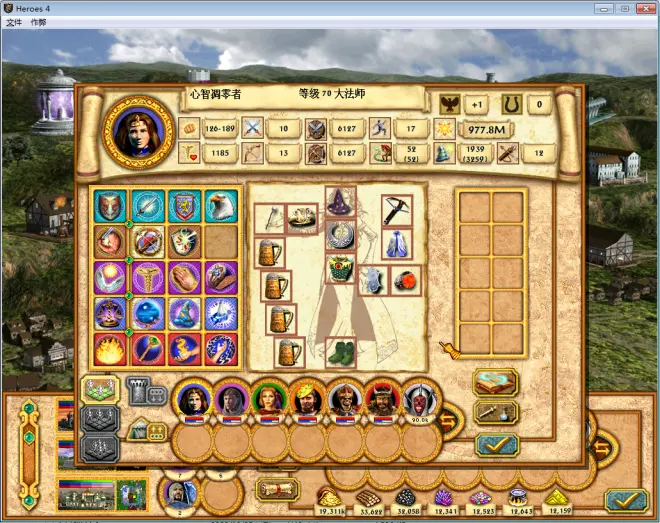660x523 pixels.
Task: Open the 文件 (File) menu
Action: coord(13,21)
